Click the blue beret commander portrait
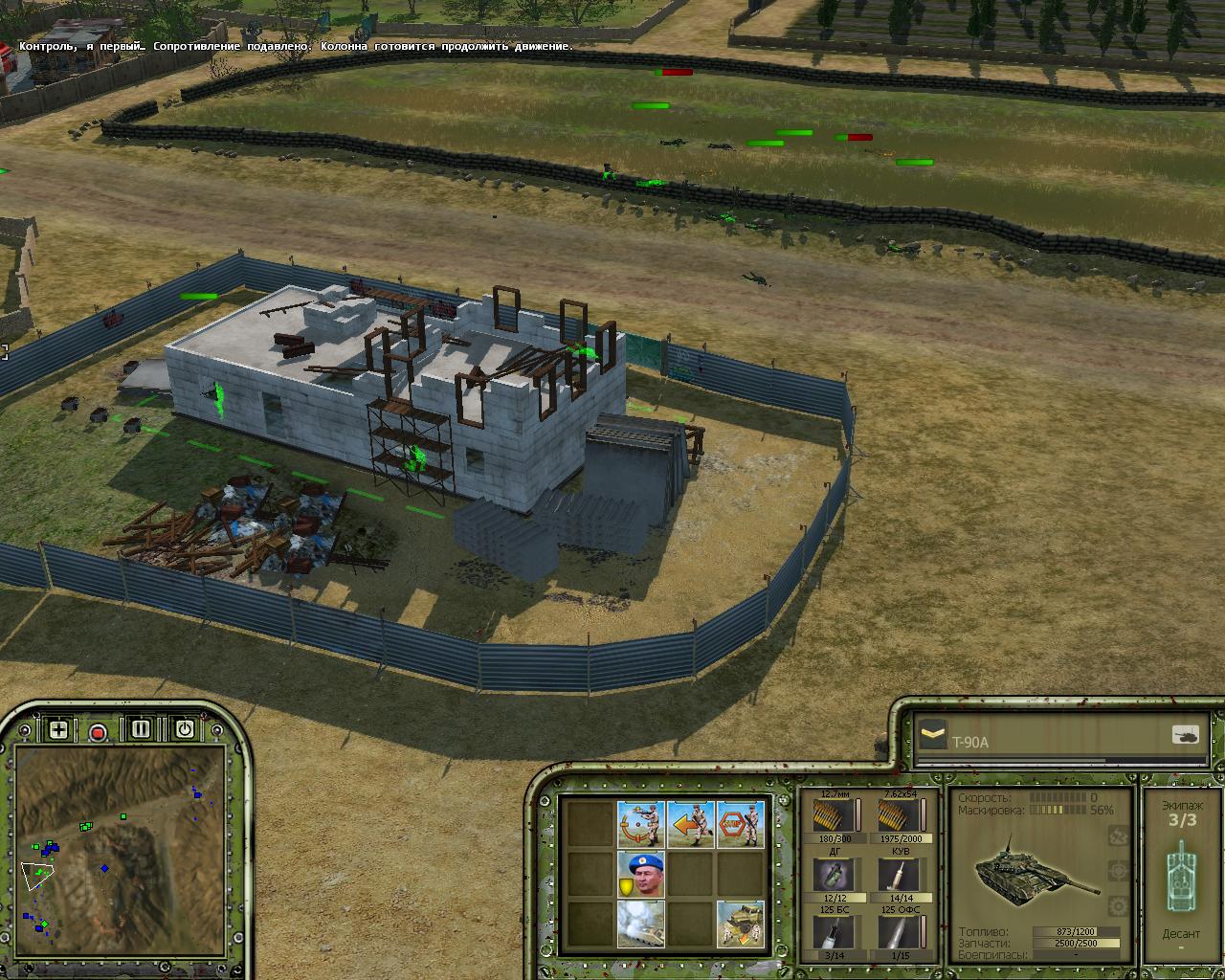Screen dimensions: 1225x980 (x=640, y=874)
